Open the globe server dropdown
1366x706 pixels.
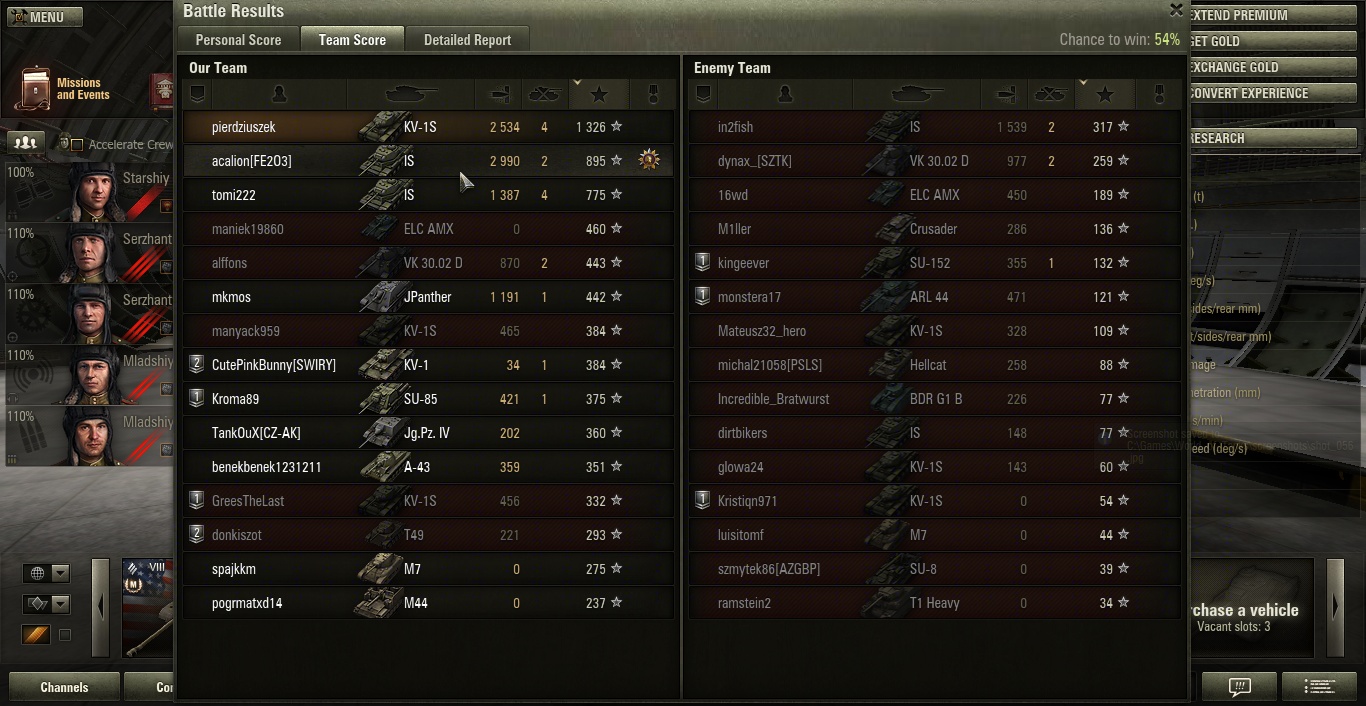pyautogui.click(x=48, y=573)
